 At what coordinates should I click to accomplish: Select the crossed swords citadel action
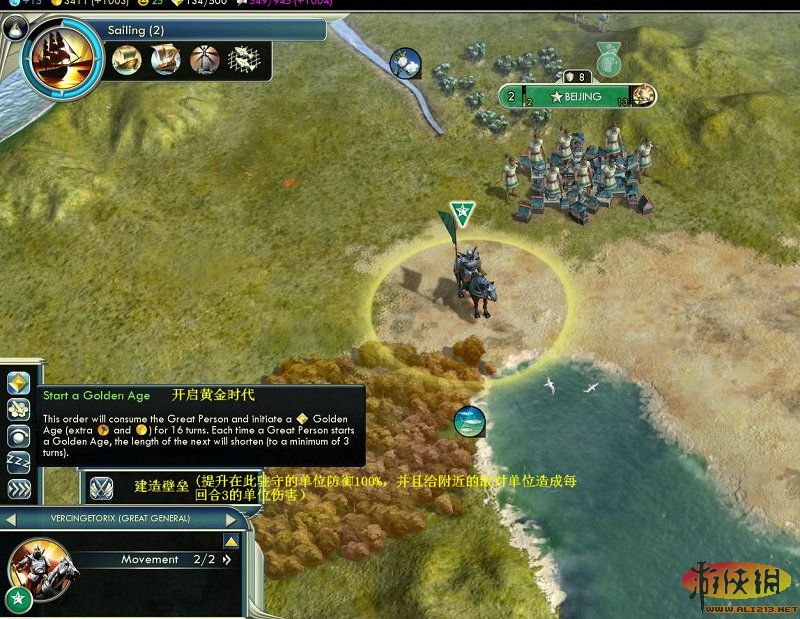101,487
